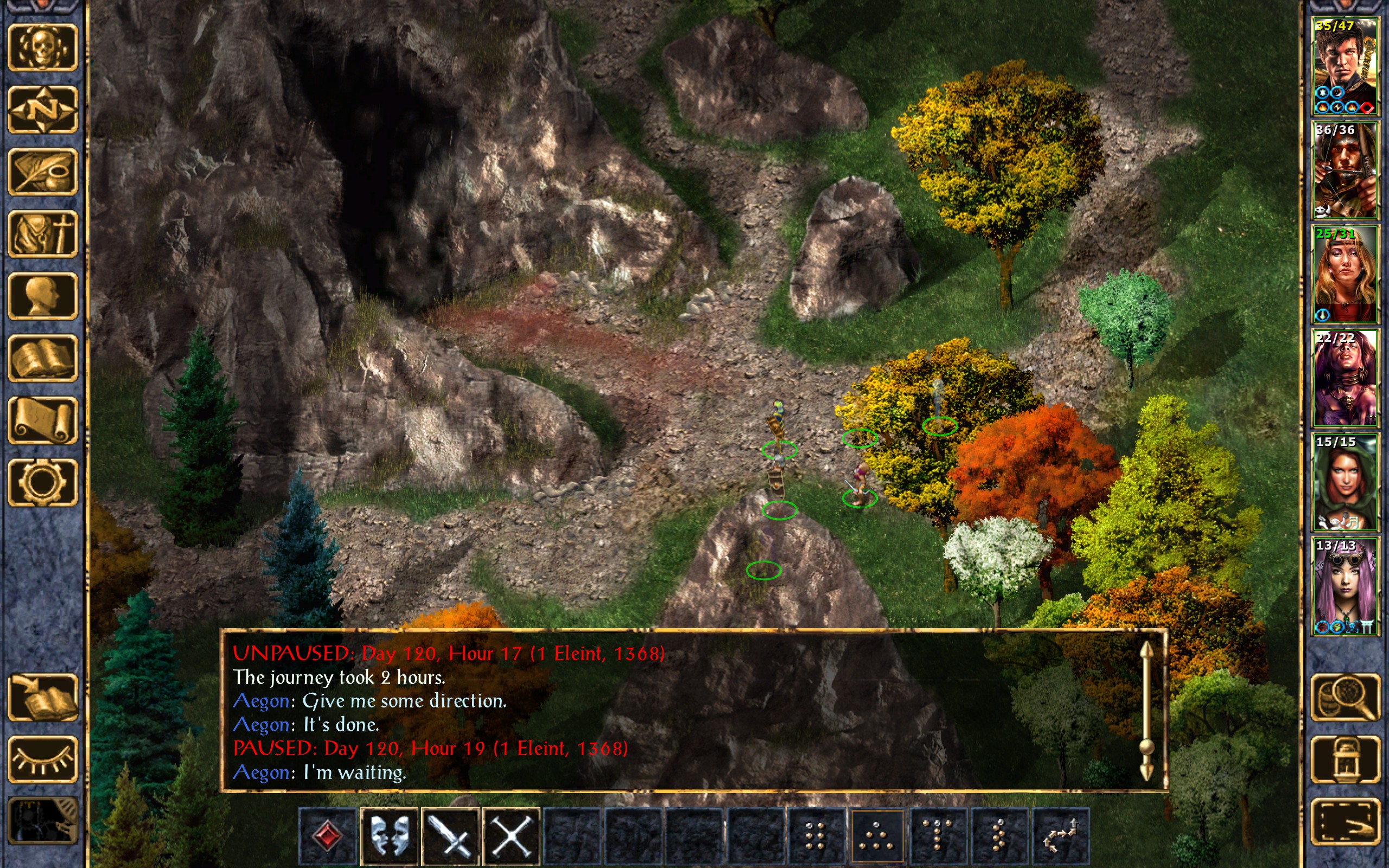Viewport: 1389px width, 868px height.
Task: Open the character record head icon
Action: (x=42, y=296)
